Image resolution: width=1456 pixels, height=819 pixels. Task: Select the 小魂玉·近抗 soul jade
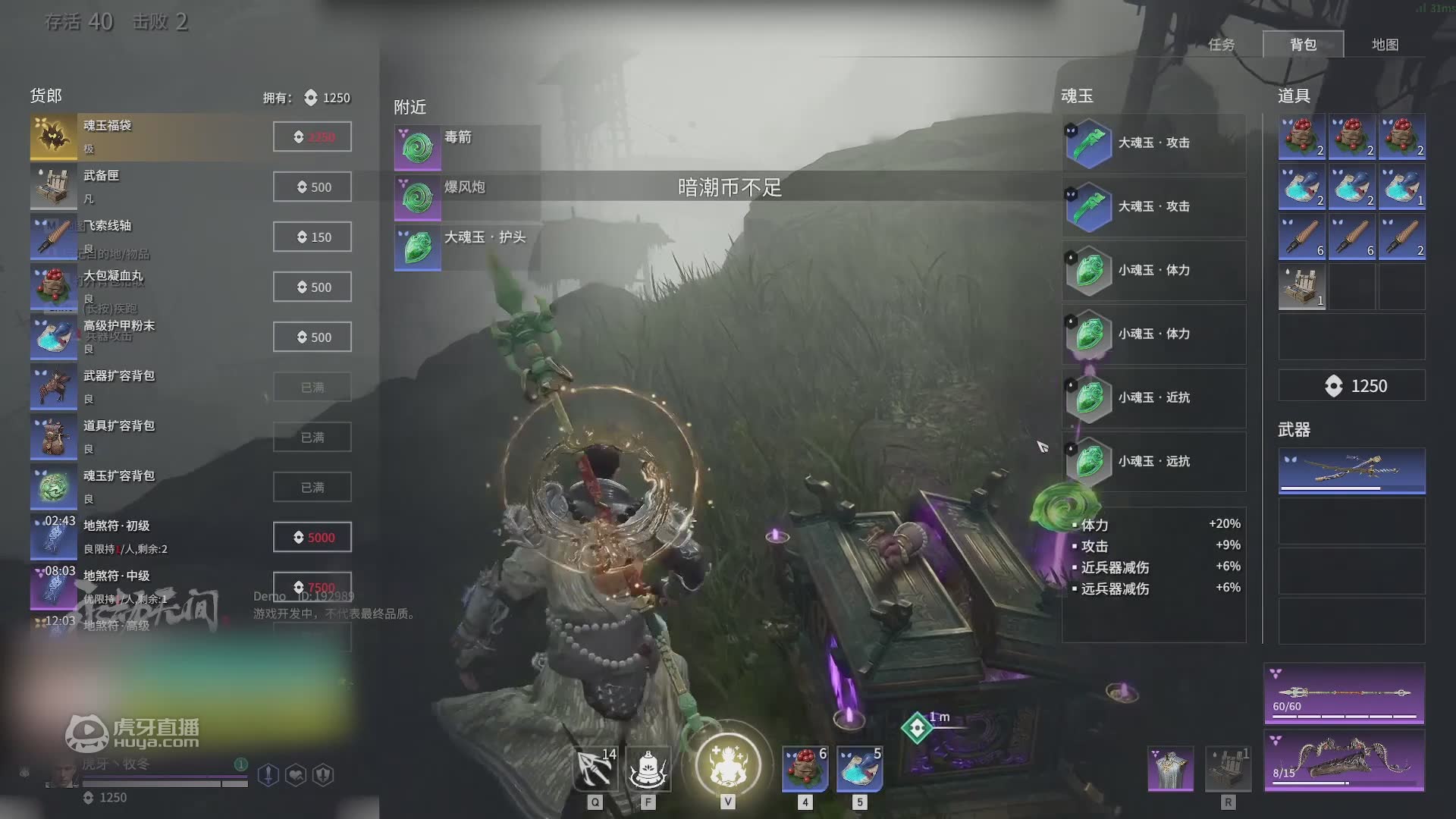(1153, 397)
